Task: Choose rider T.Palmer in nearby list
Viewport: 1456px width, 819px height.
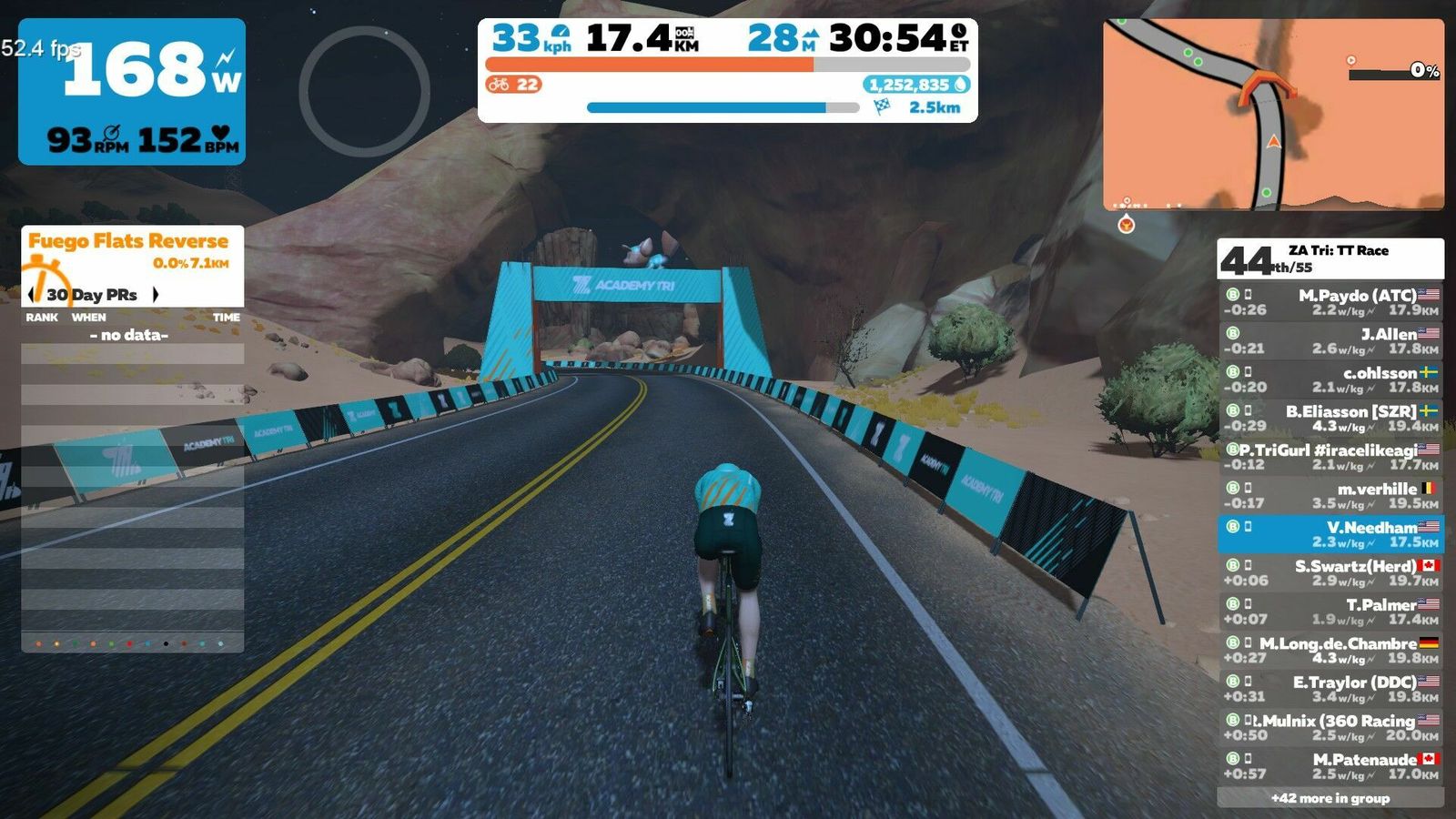Action: point(1330,612)
